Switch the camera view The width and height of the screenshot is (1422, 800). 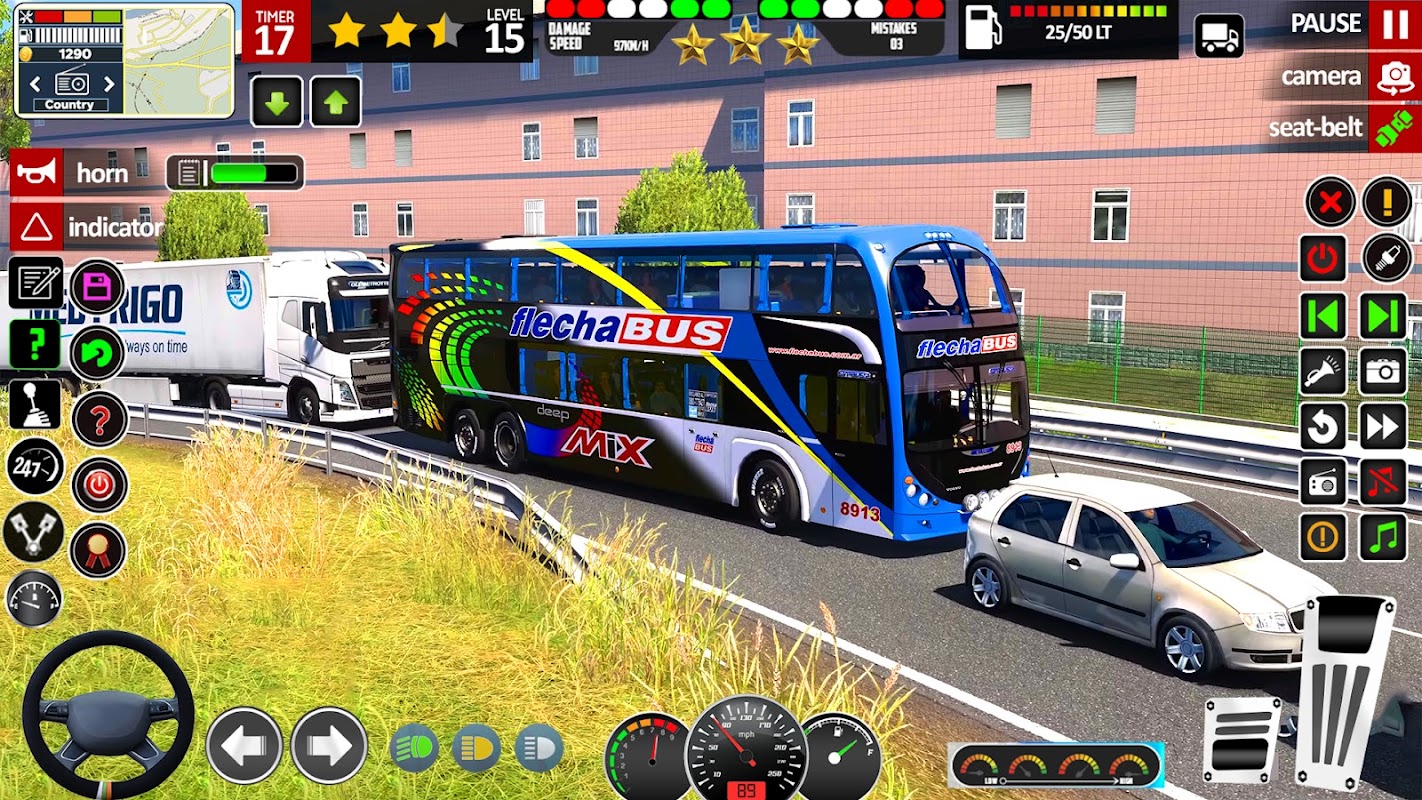[x=1394, y=77]
